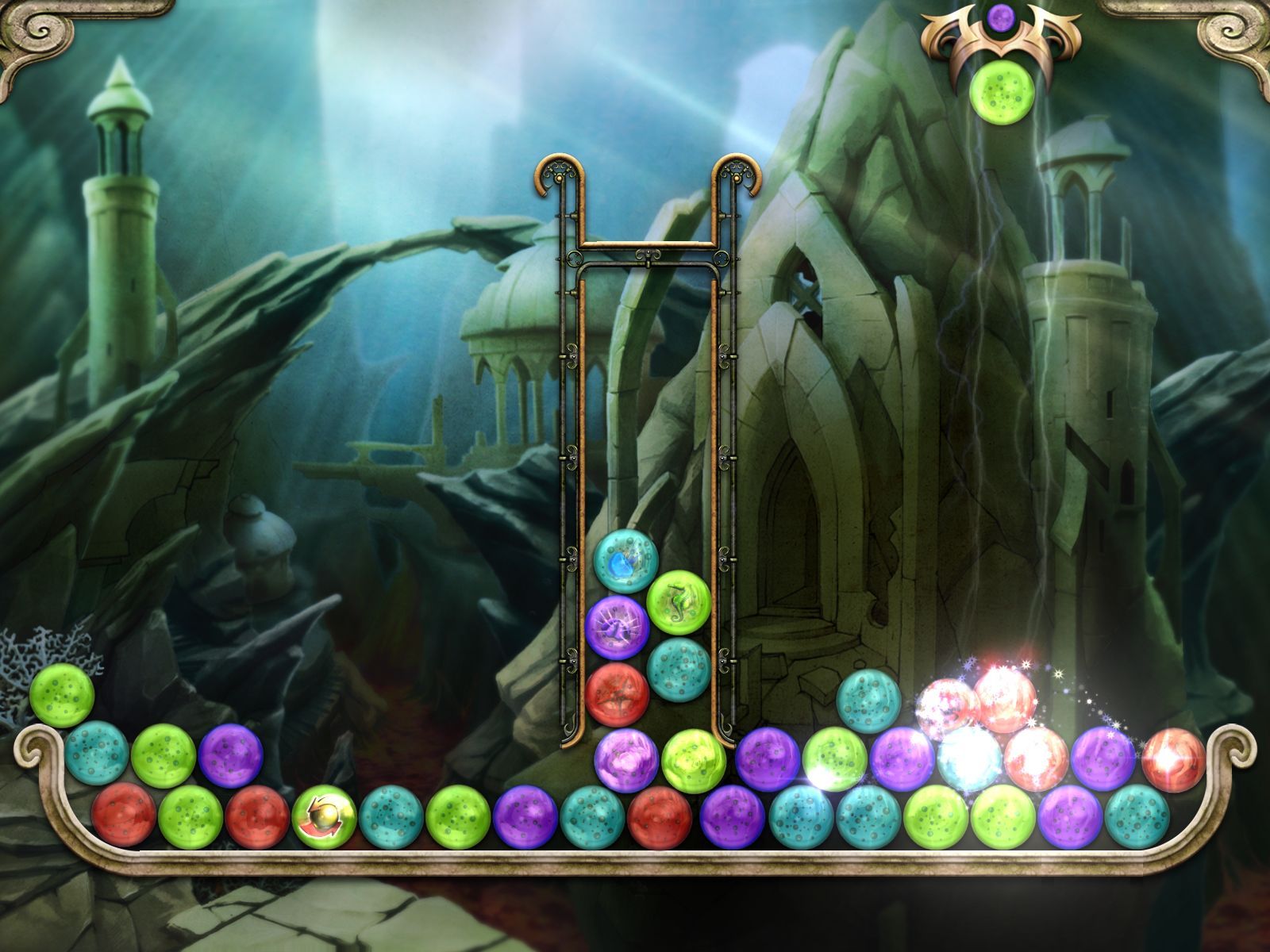Viewport: 1270px width, 952px height.
Task: Click the red starfish ball in the tube
Action: pyautogui.click(x=617, y=693)
